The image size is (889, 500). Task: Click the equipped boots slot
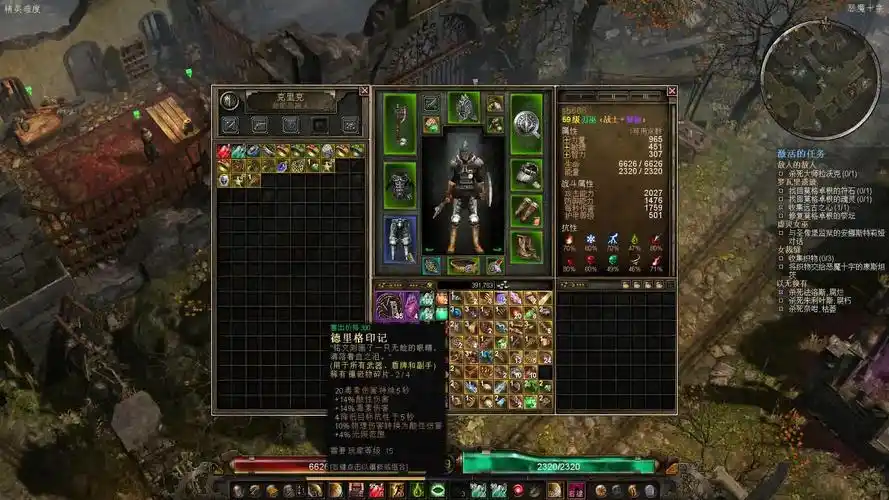[x=526, y=246]
